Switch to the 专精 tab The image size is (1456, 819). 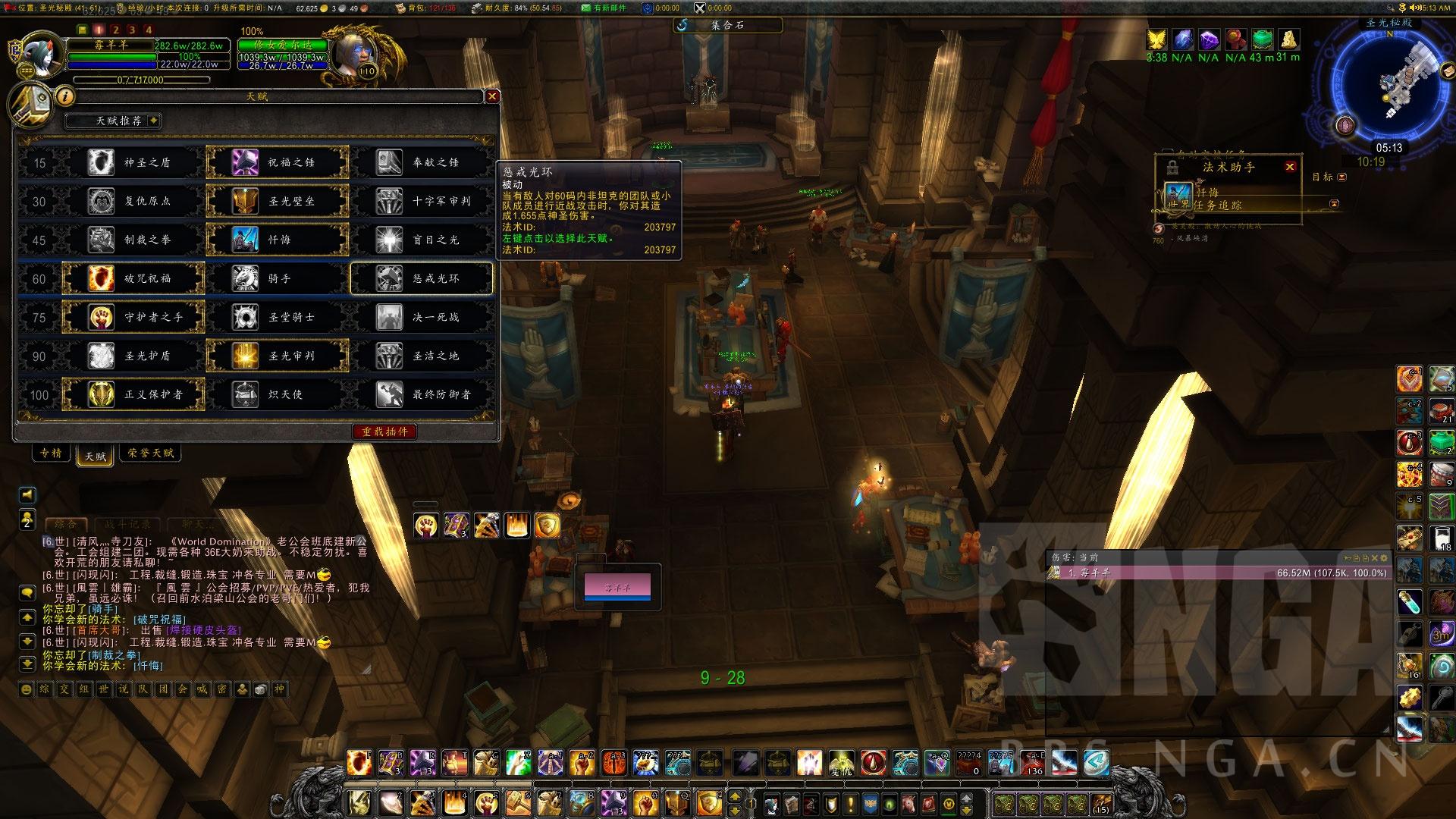point(51,453)
